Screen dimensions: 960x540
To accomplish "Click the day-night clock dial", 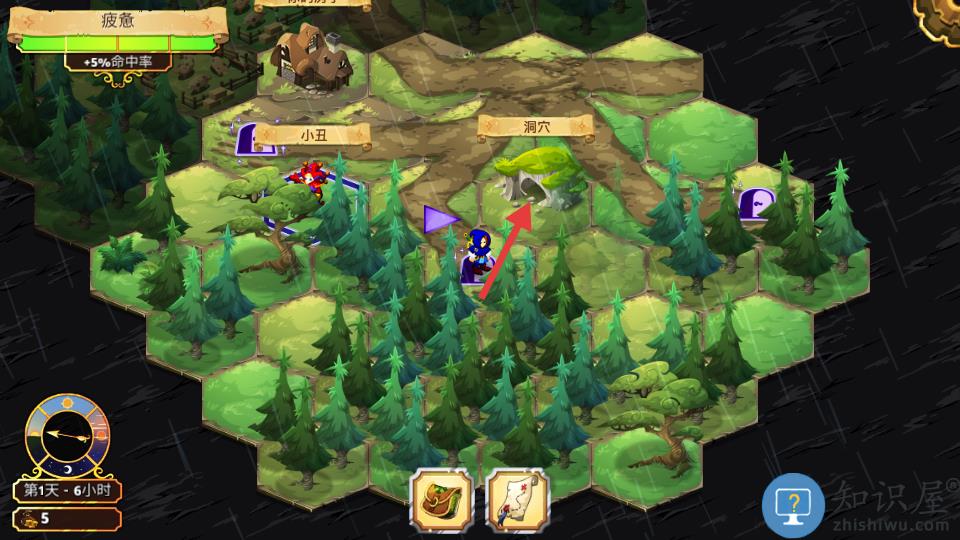I will 65,436.
